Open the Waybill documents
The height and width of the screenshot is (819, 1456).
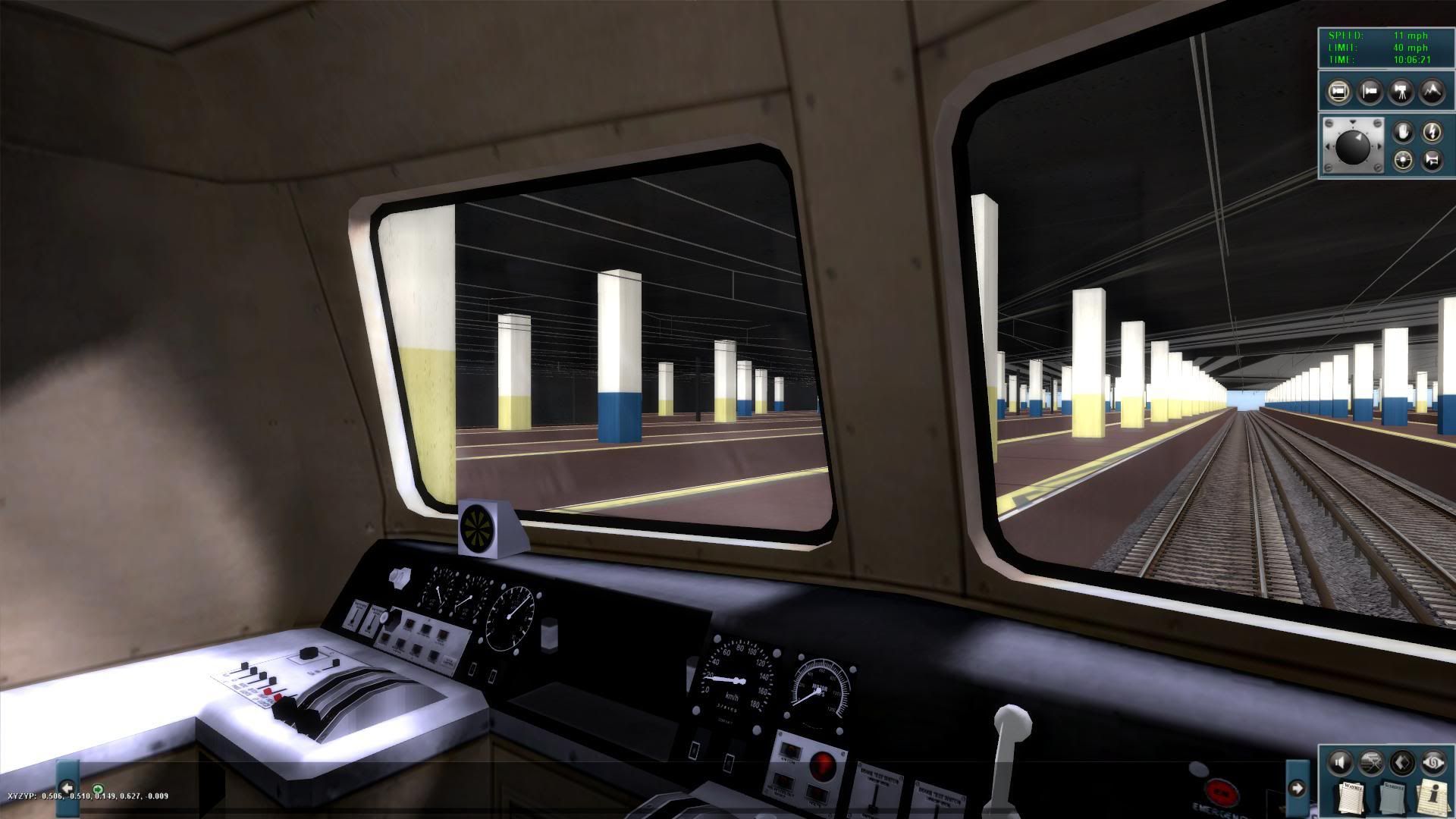[x=1351, y=796]
